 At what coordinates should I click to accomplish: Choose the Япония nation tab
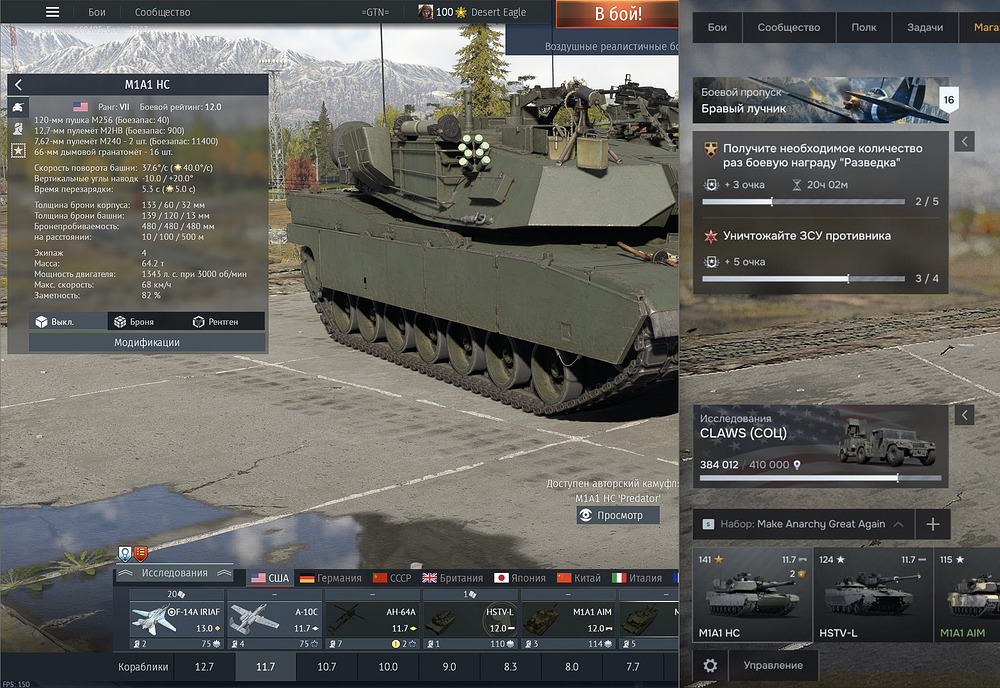coord(517,578)
